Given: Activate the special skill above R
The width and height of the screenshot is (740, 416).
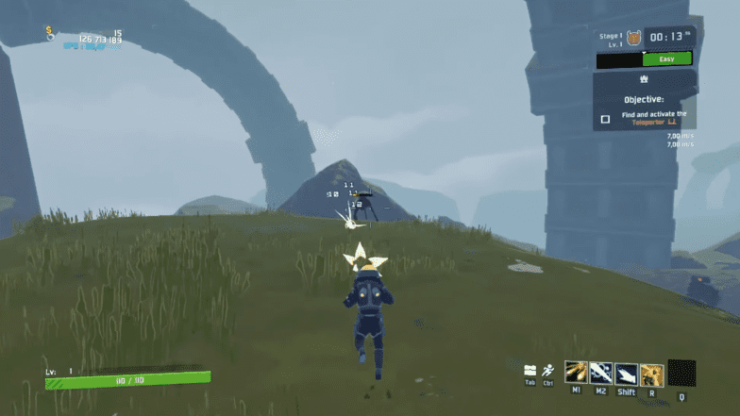Looking at the screenshot, I should pos(651,373).
